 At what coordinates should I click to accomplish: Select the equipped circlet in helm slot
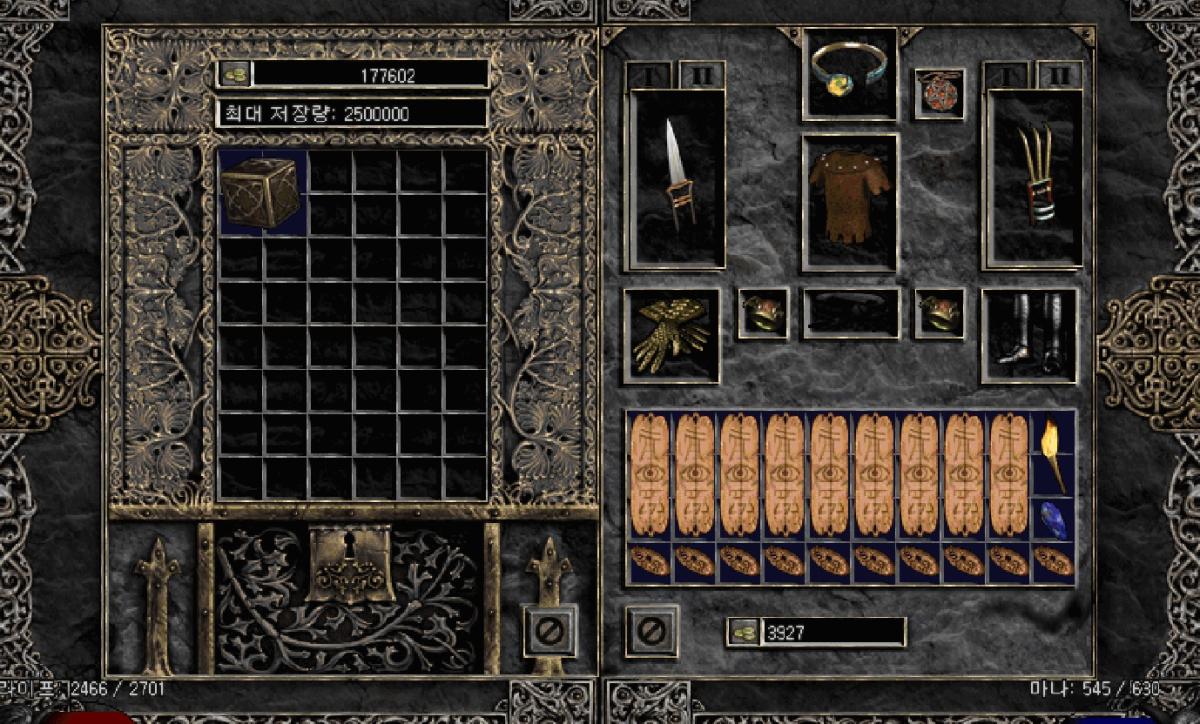coord(849,74)
